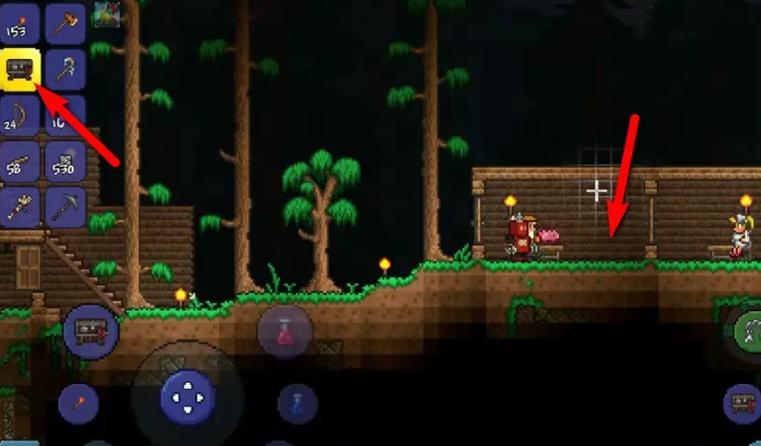The height and width of the screenshot is (446, 761).
Task: Select the axe hotbar slot
Action: click(65, 22)
